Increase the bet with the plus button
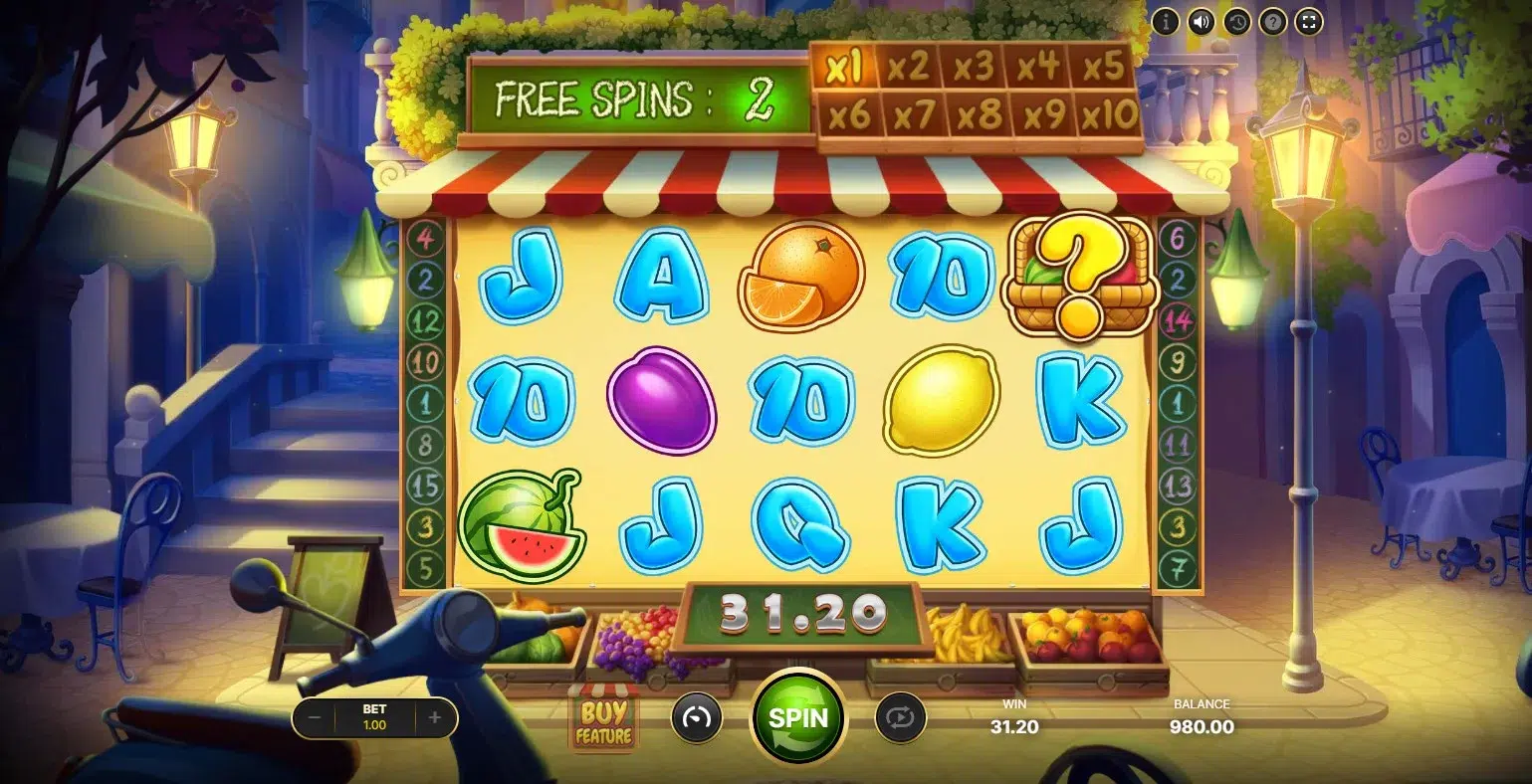 point(435,717)
